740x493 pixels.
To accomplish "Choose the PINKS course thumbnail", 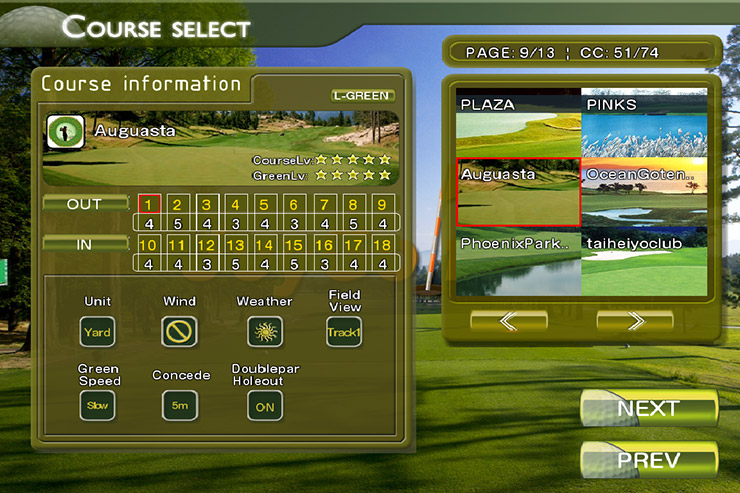I will click(644, 125).
